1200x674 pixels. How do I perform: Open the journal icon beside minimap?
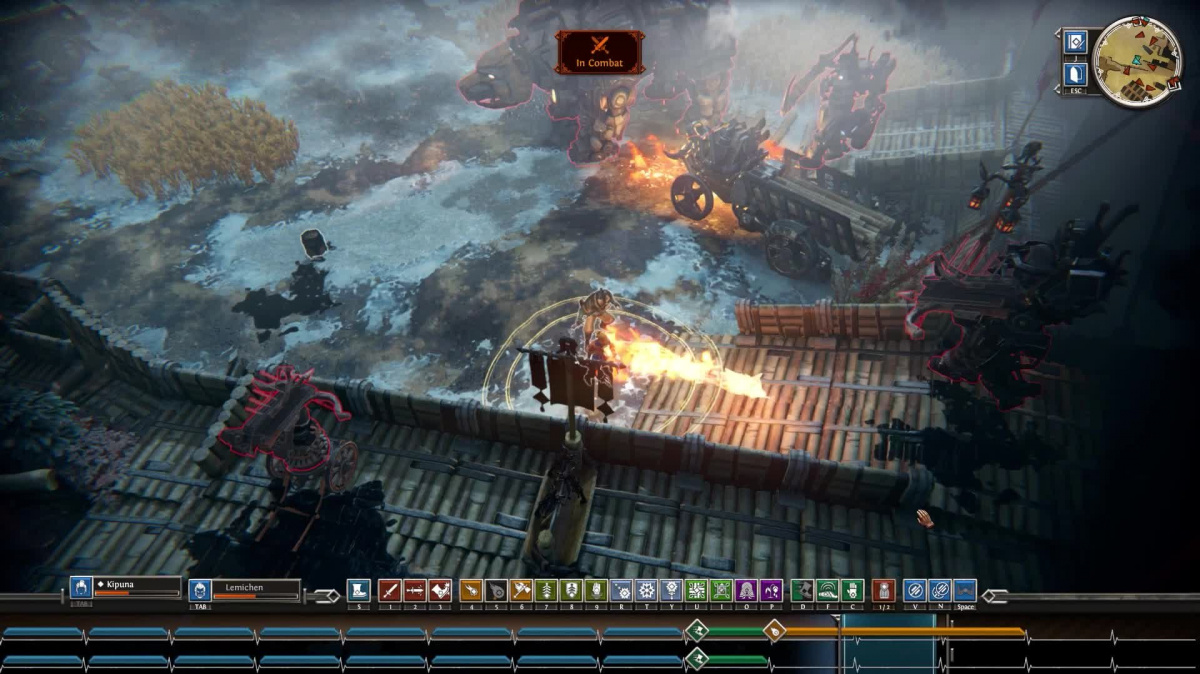tap(1075, 42)
